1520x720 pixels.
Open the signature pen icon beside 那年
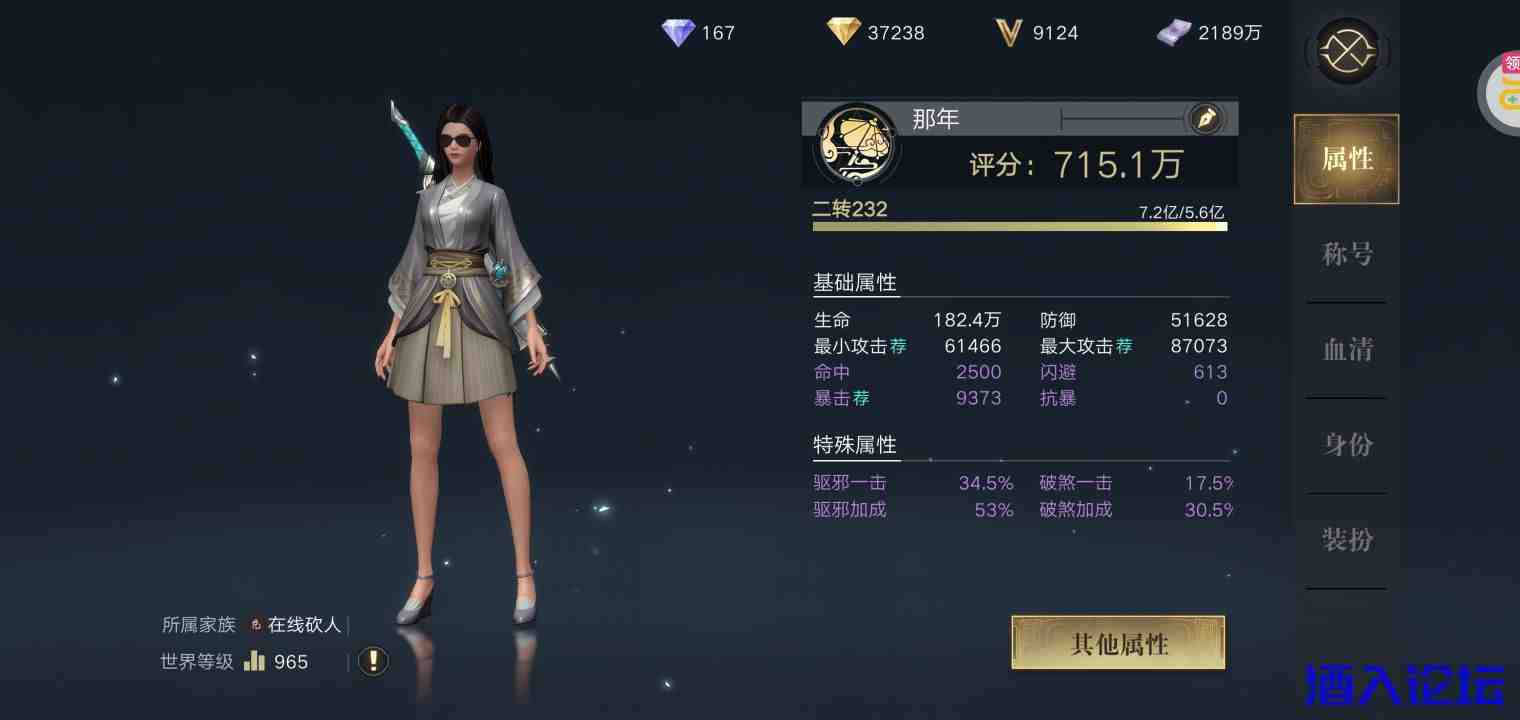tap(1206, 118)
